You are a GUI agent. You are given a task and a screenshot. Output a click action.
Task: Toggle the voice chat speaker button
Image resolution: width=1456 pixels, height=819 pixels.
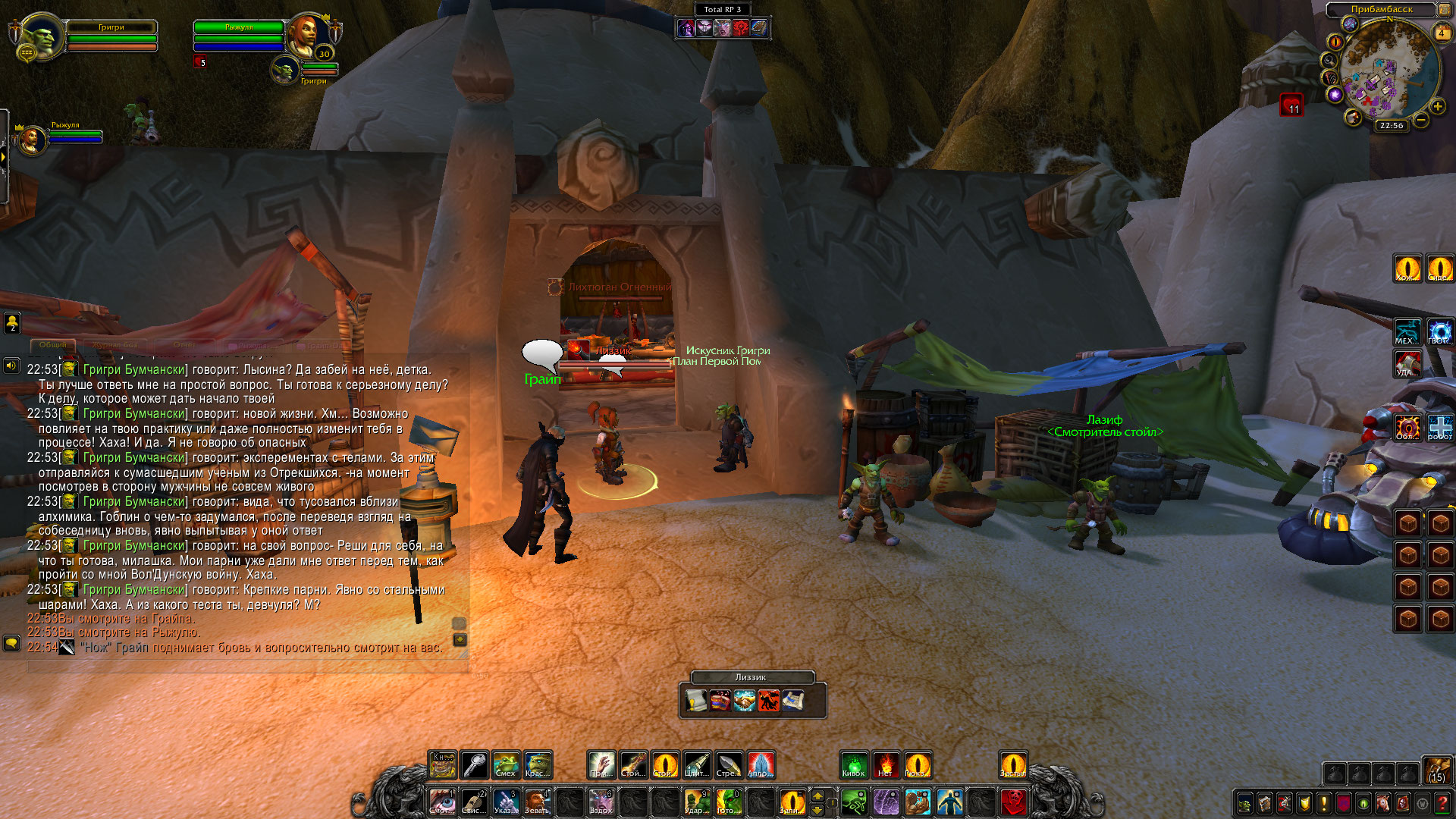tap(11, 366)
